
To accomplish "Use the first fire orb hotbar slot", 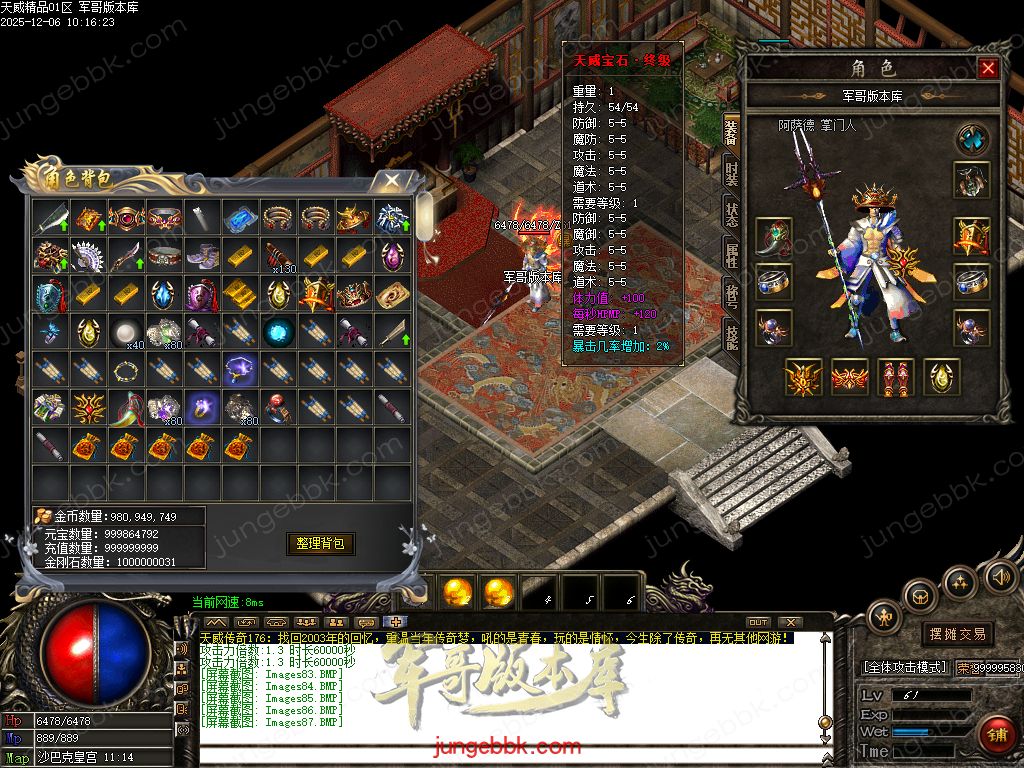I will pos(458,592).
